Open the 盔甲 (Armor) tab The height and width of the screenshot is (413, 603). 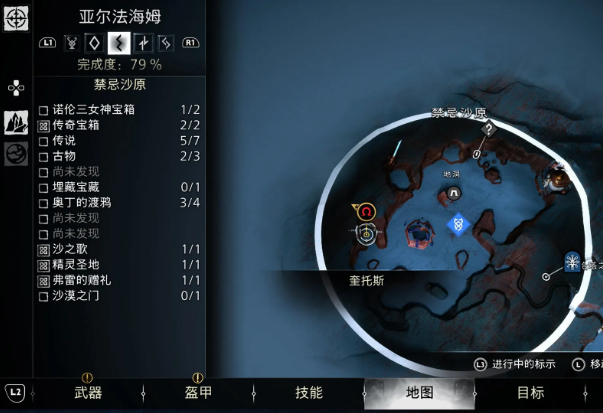[x=198, y=393]
